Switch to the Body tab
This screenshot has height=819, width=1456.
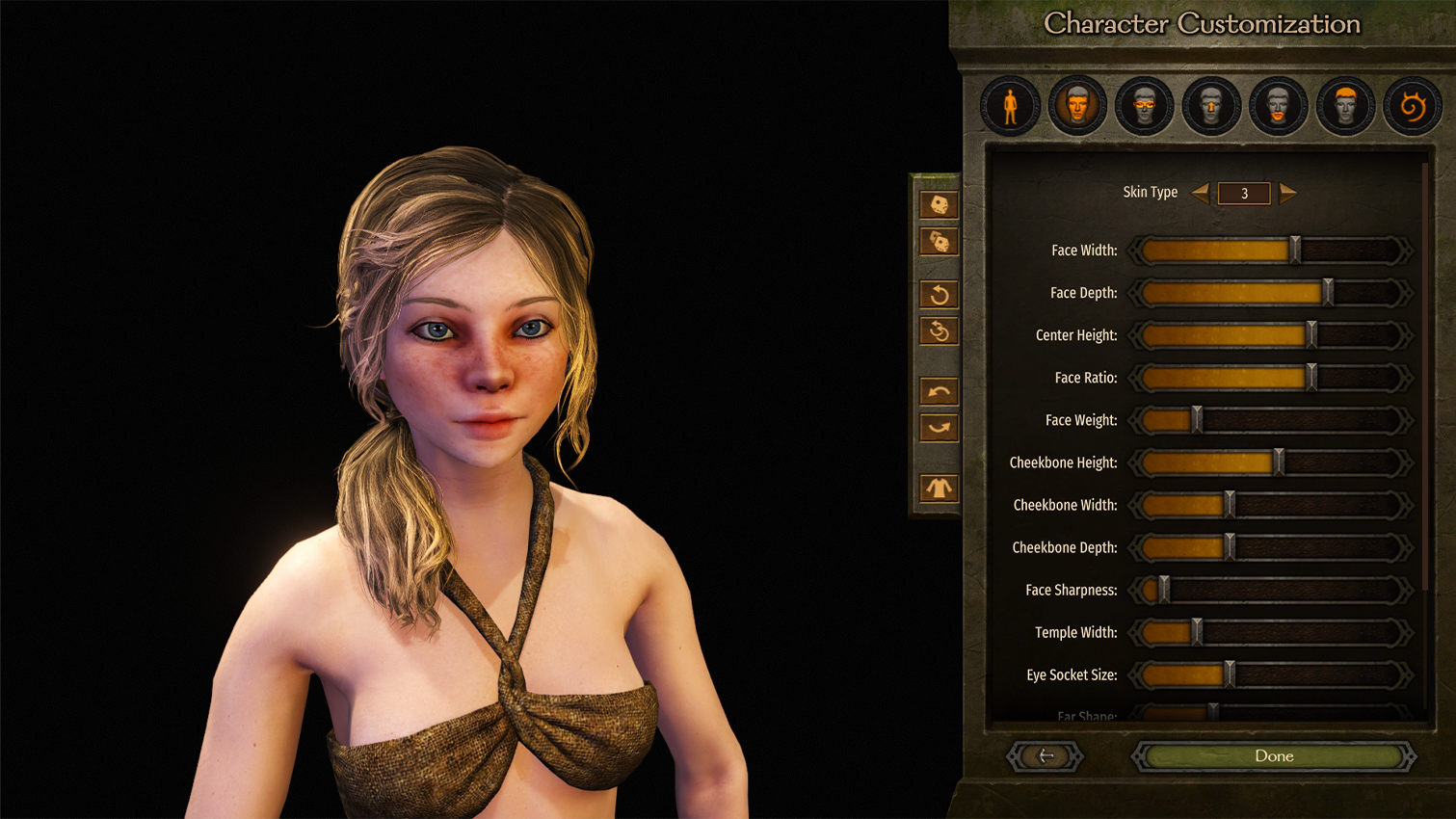tap(1010, 105)
